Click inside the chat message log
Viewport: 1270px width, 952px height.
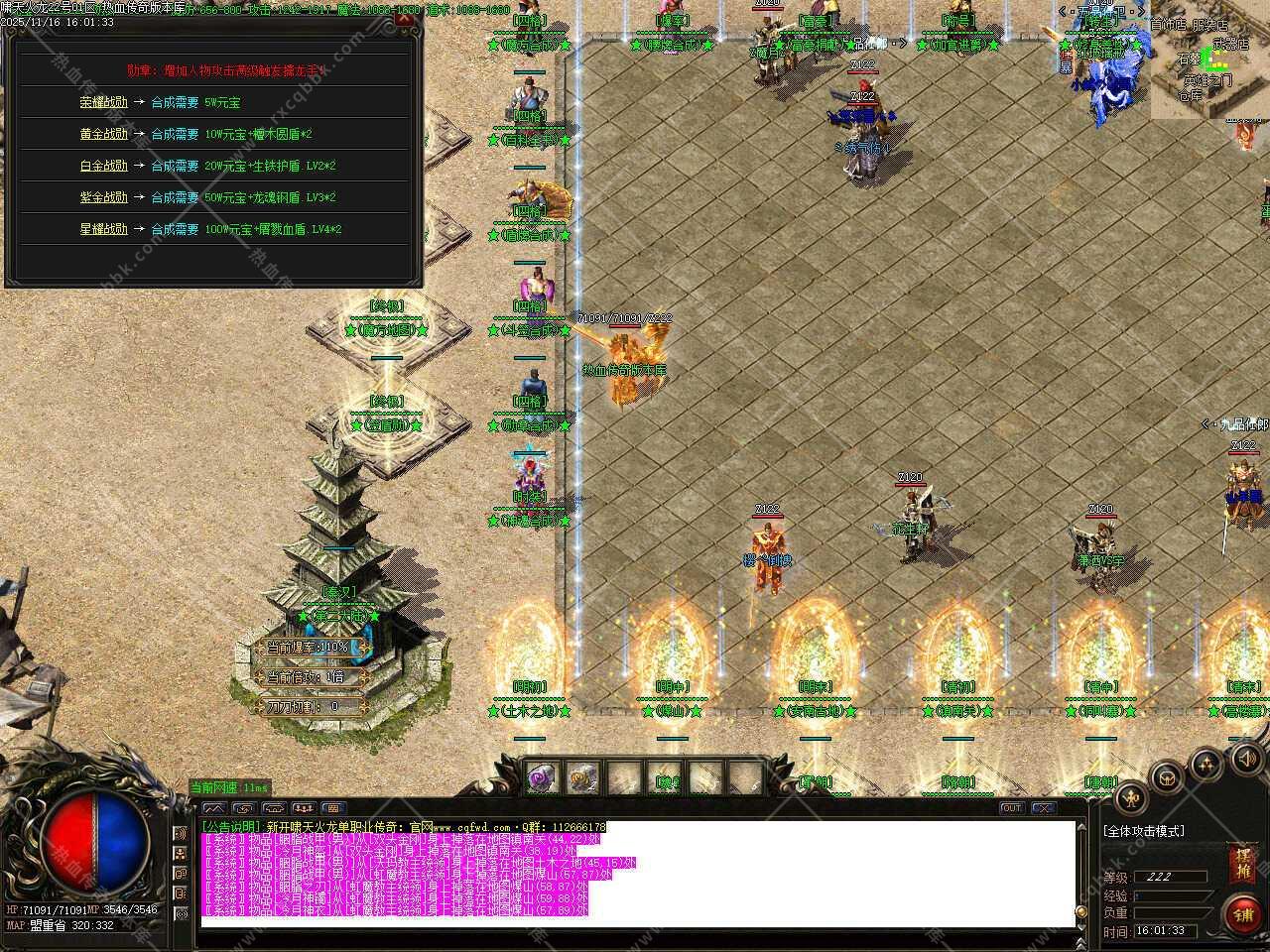tap(635, 873)
